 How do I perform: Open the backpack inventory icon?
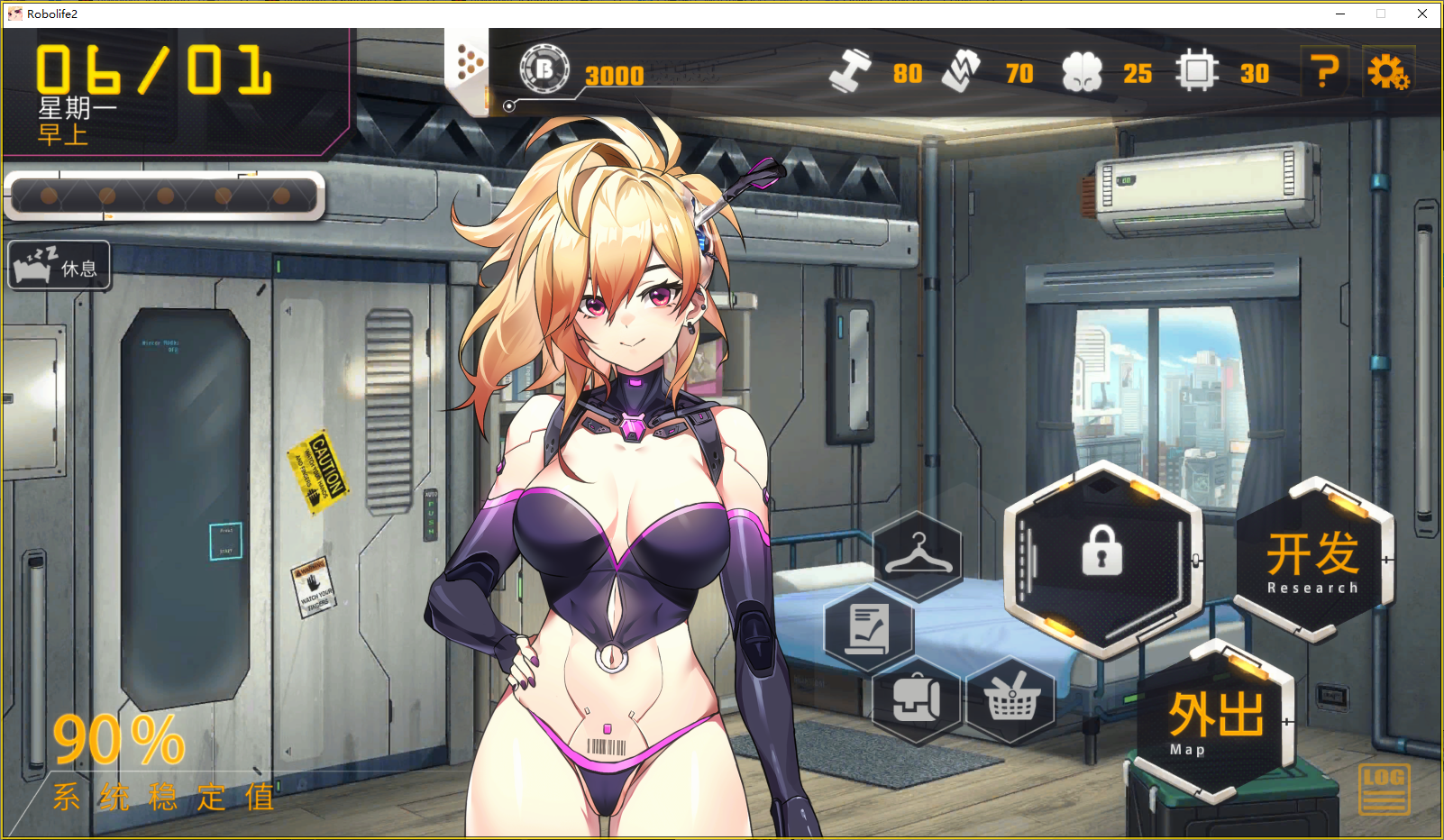point(916,699)
